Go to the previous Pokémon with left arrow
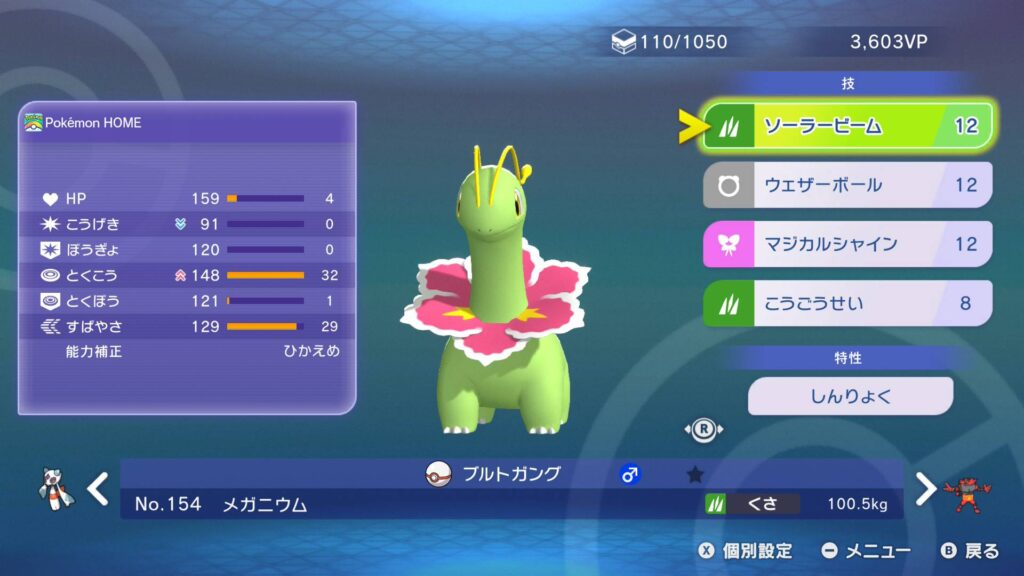 point(97,489)
